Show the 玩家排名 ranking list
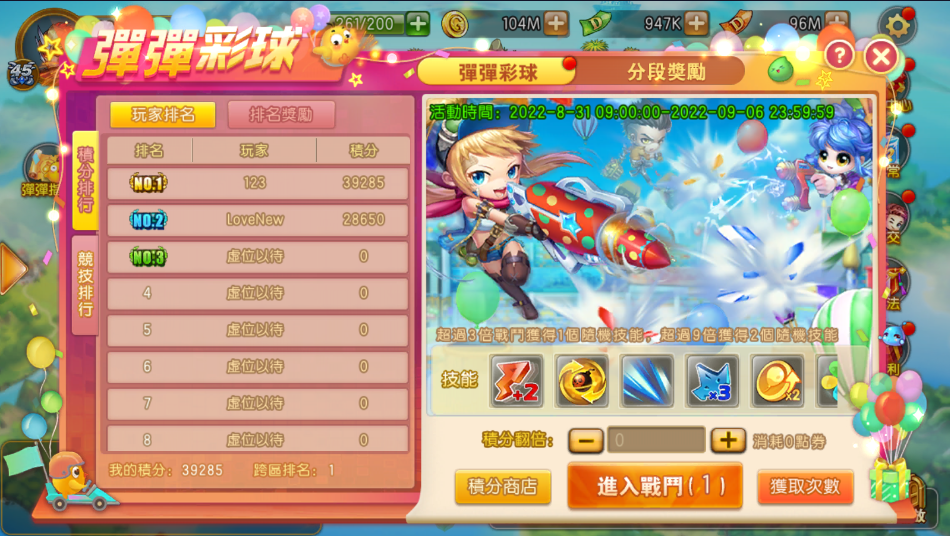This screenshot has width=950, height=536. click(x=162, y=114)
